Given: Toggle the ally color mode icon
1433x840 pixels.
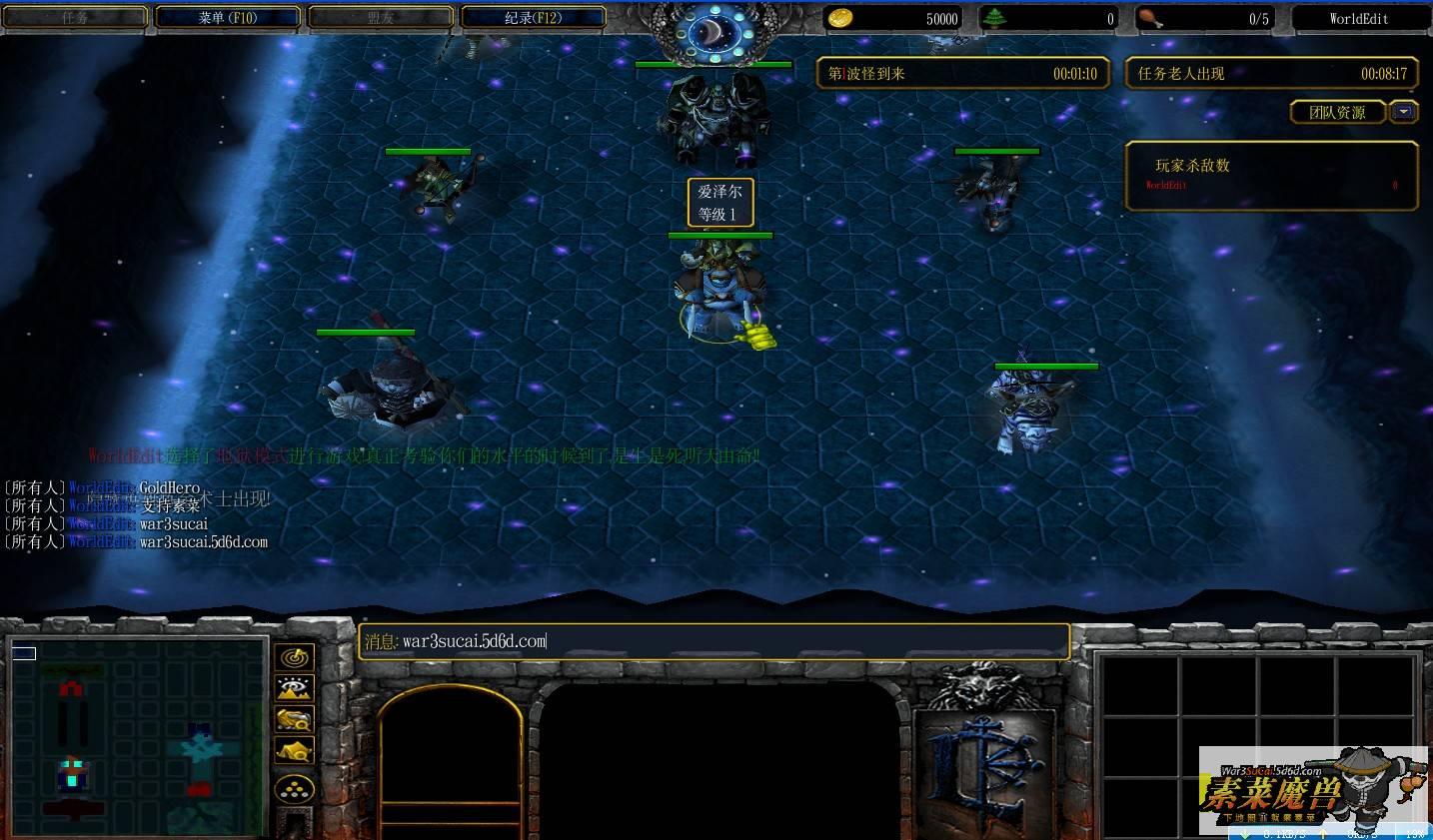Looking at the screenshot, I should [x=294, y=719].
